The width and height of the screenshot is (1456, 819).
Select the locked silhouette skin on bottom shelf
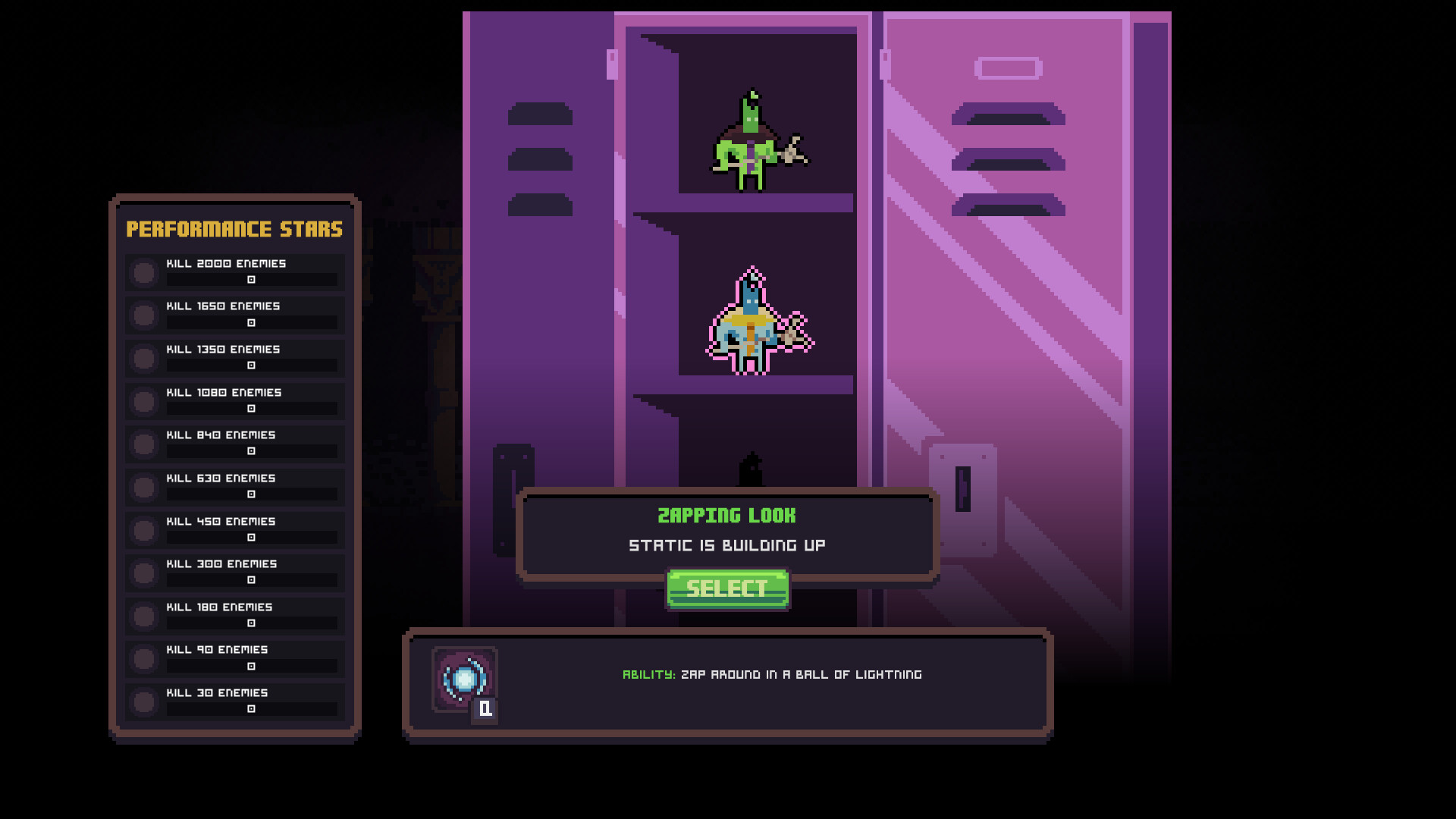point(751,470)
